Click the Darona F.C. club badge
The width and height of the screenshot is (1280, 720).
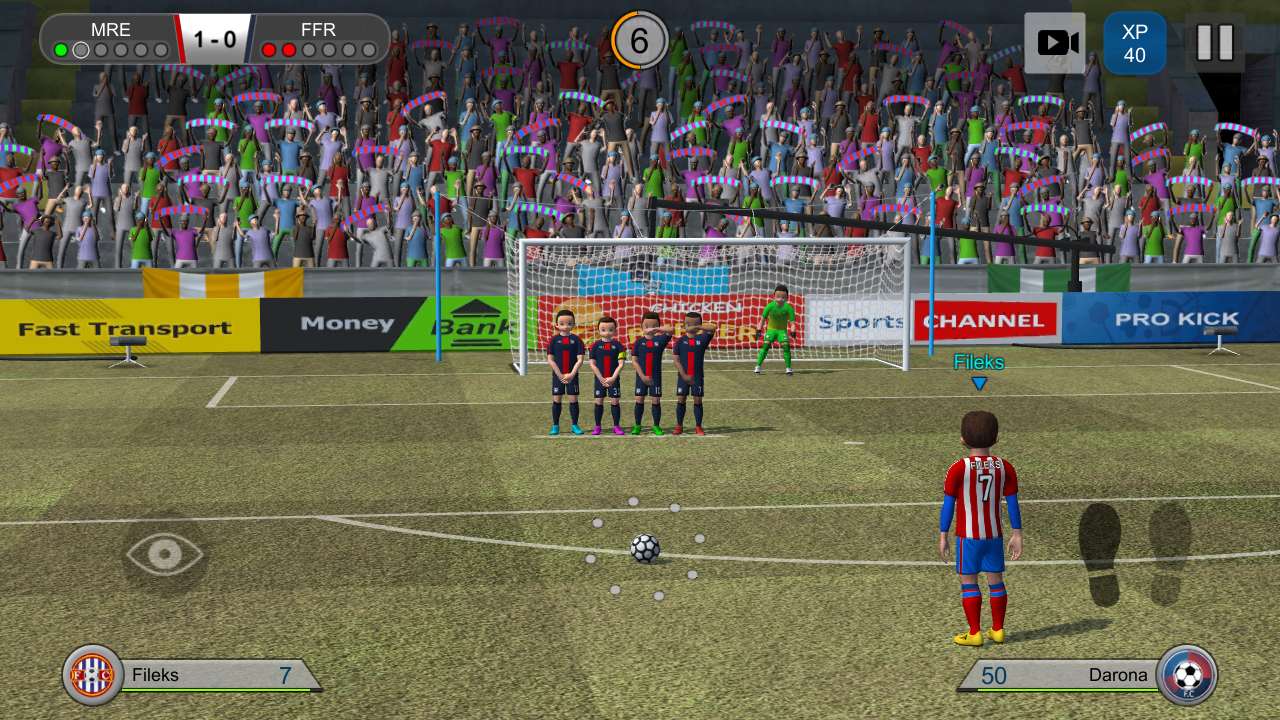tap(1188, 675)
